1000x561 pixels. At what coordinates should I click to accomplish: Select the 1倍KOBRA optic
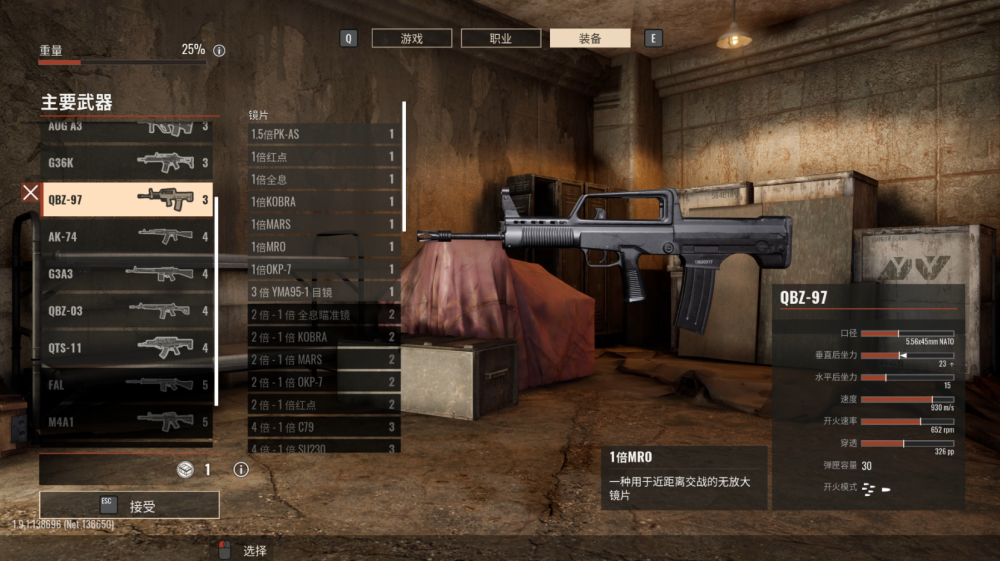pyautogui.click(x=323, y=202)
